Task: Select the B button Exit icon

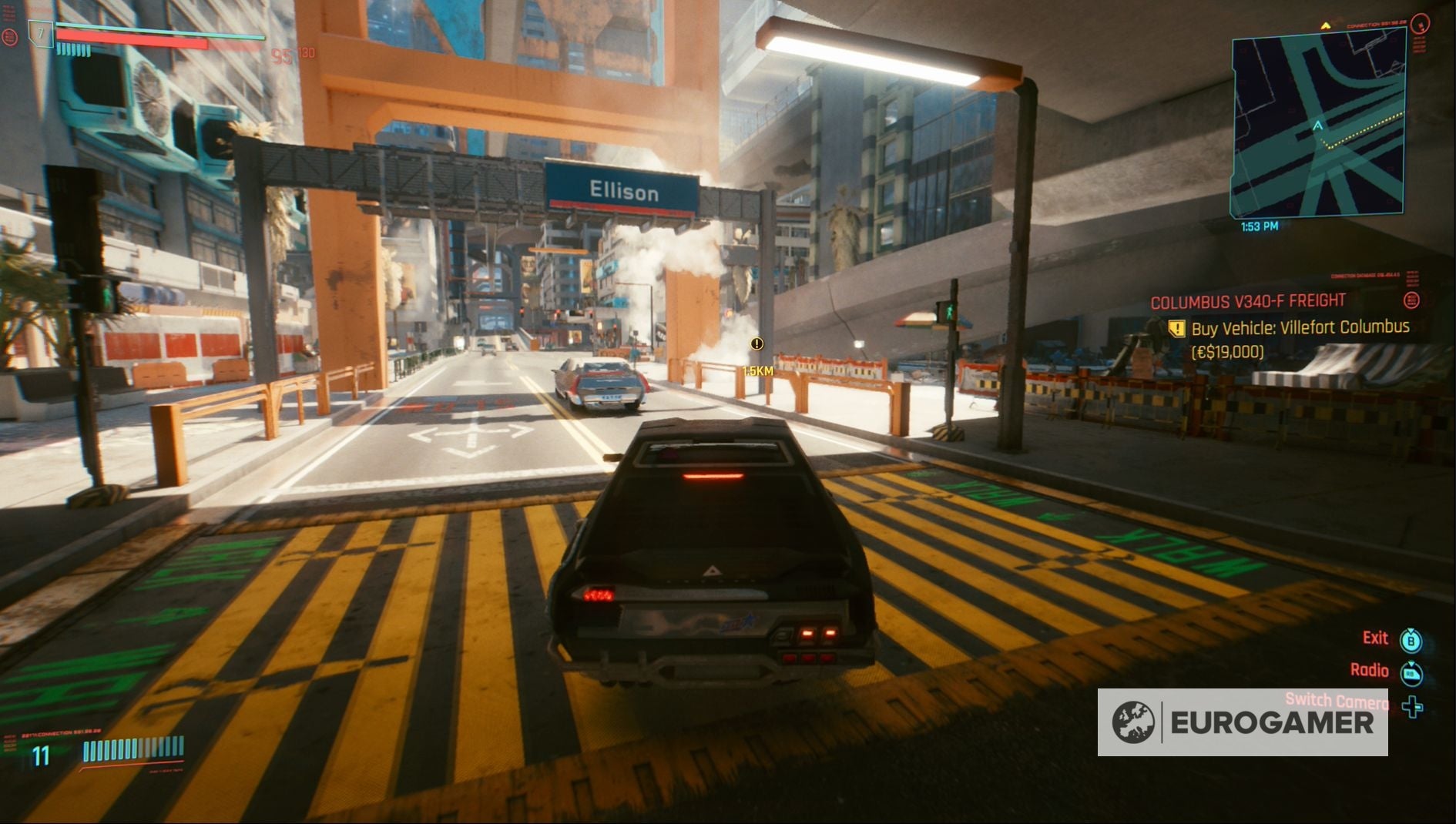Action: click(x=1412, y=641)
